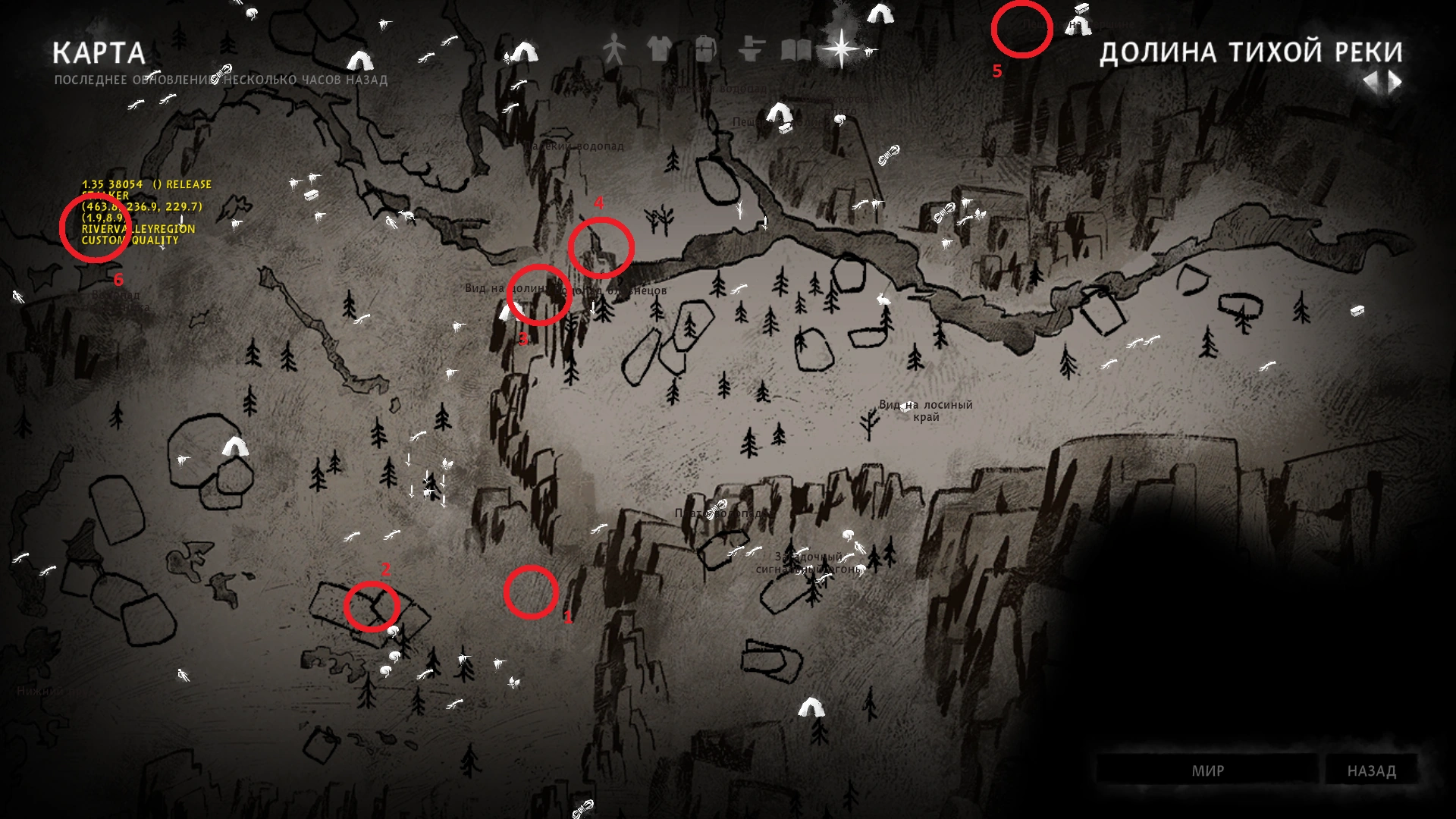Image resolution: width=1456 pixels, height=819 pixels.
Task: Select the glowing compass star map icon
Action: (840, 47)
